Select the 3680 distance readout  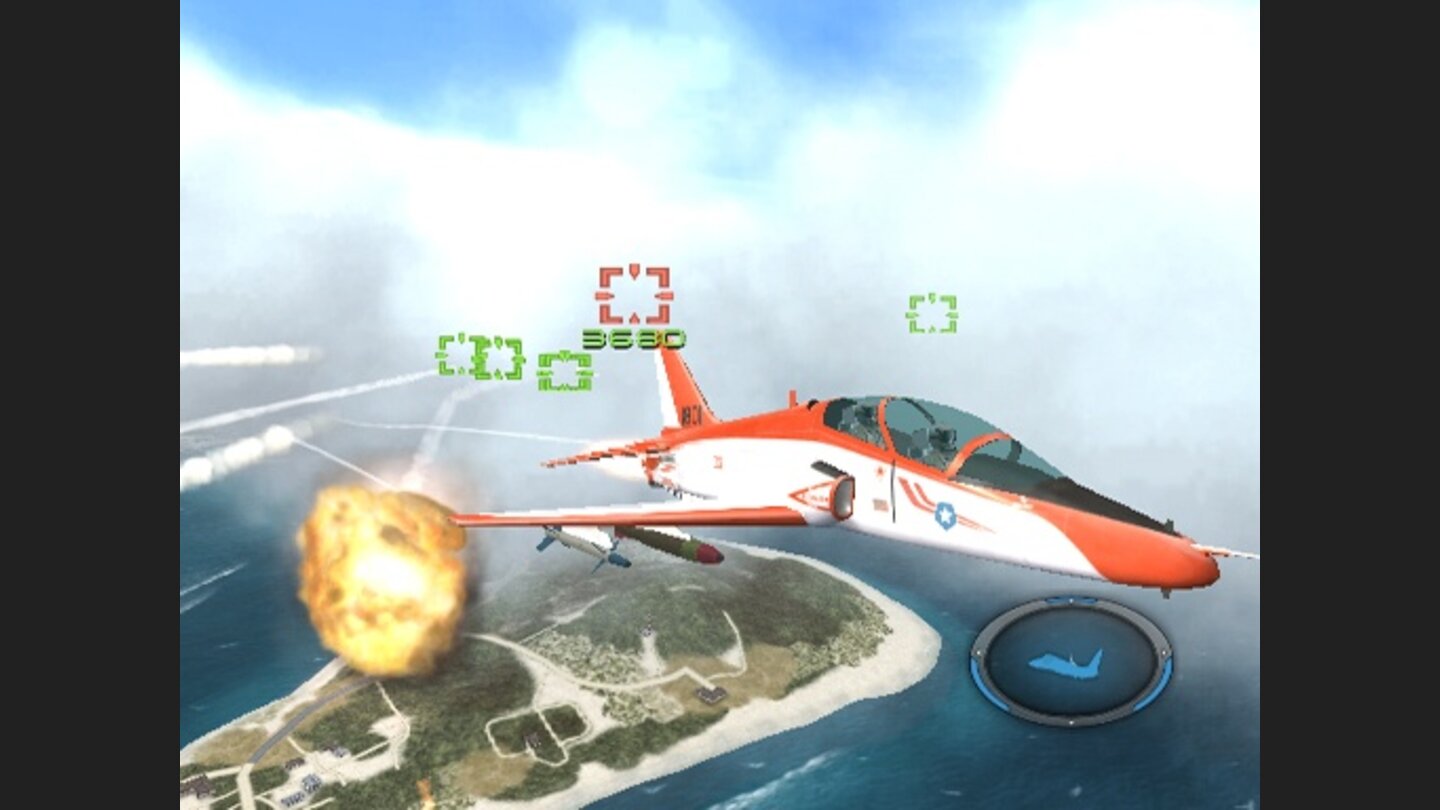[x=632, y=337]
